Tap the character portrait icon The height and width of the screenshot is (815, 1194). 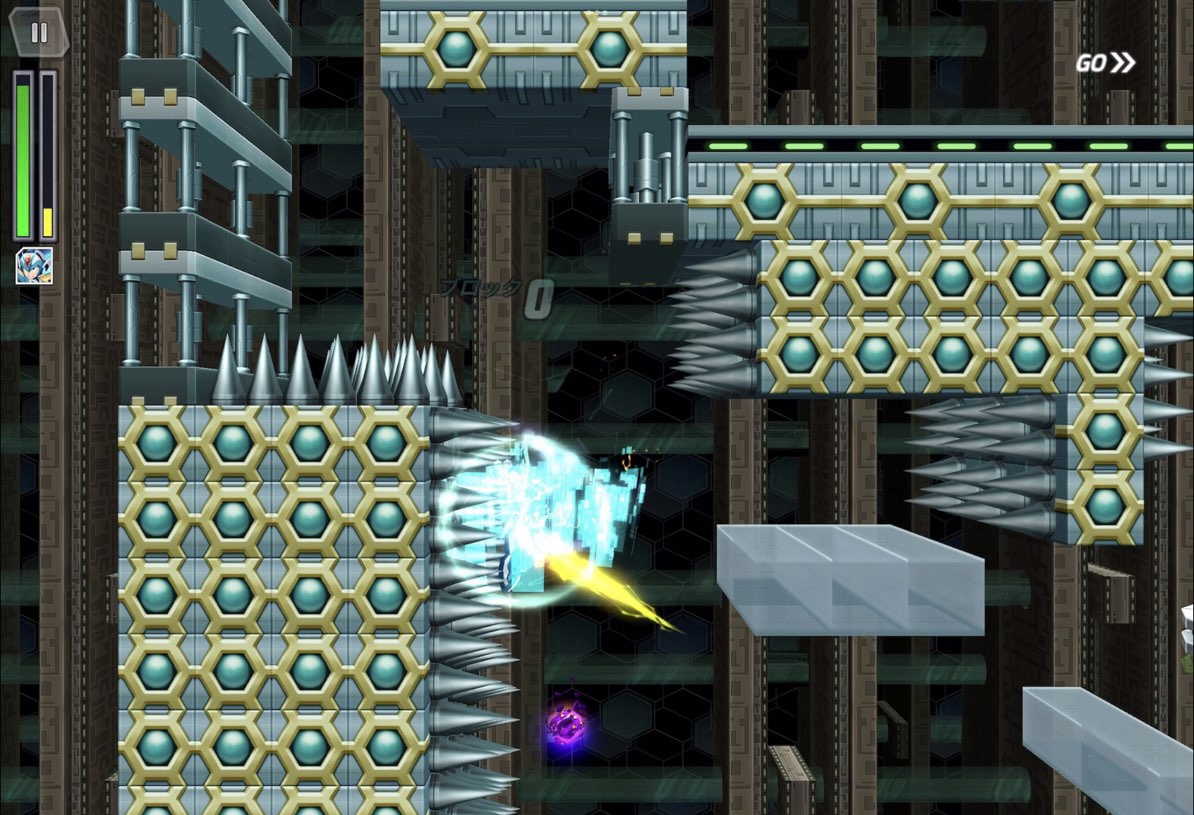(x=34, y=266)
